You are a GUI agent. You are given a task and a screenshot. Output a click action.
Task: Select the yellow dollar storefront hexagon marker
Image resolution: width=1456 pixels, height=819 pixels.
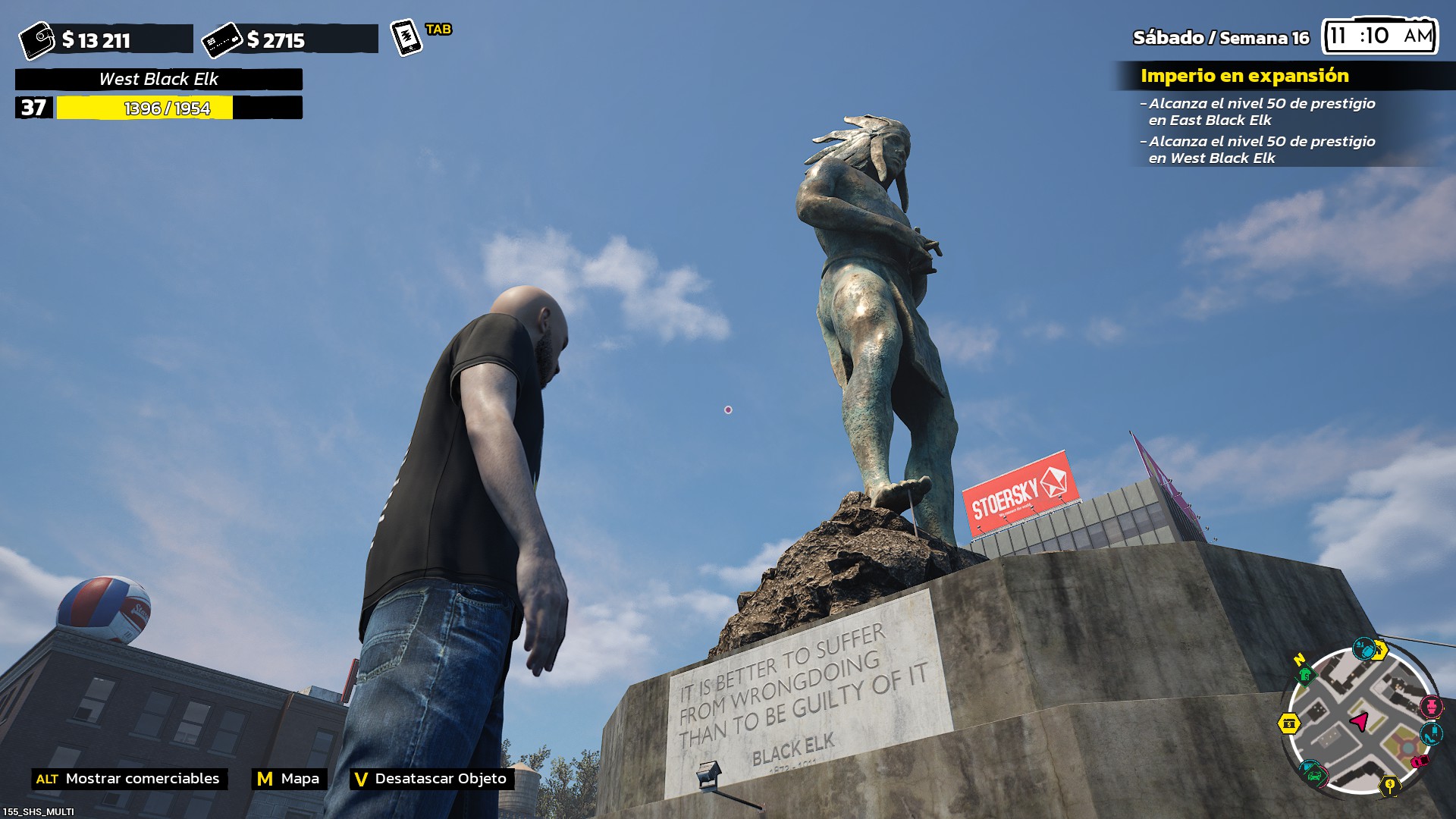[x=1289, y=723]
